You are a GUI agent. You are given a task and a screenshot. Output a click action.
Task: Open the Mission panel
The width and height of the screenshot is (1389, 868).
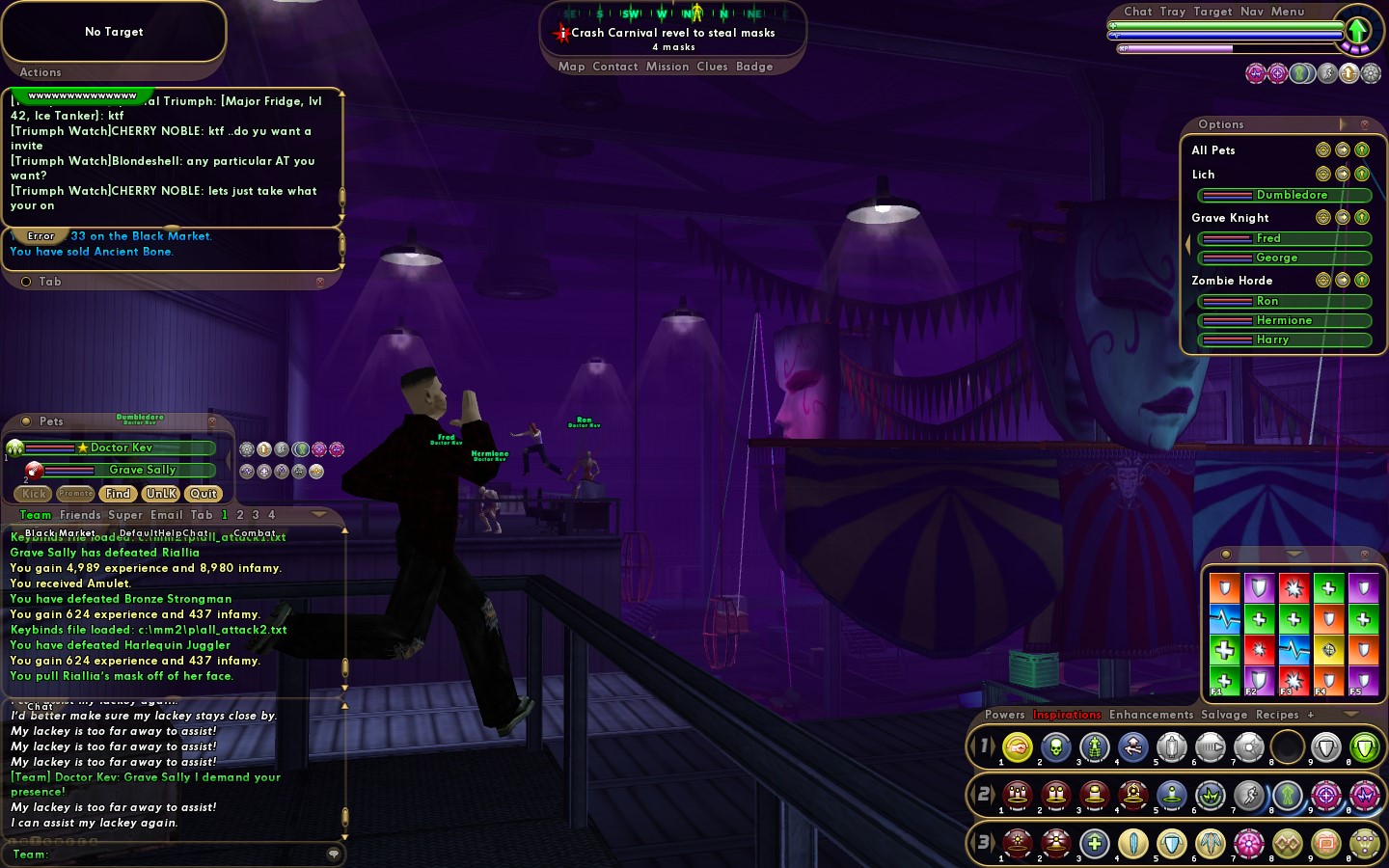point(667,67)
